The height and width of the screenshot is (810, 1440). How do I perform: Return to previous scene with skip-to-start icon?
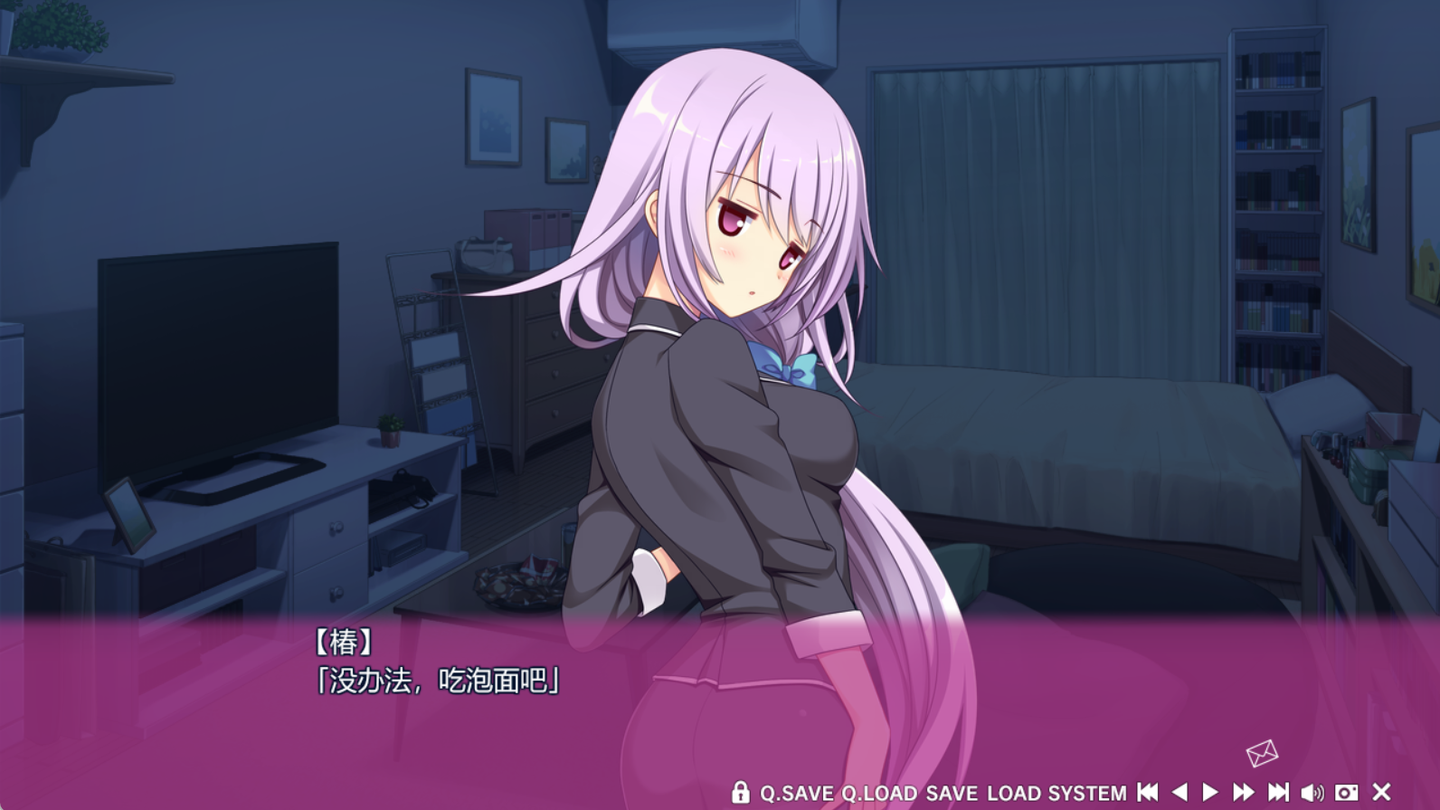1148,792
